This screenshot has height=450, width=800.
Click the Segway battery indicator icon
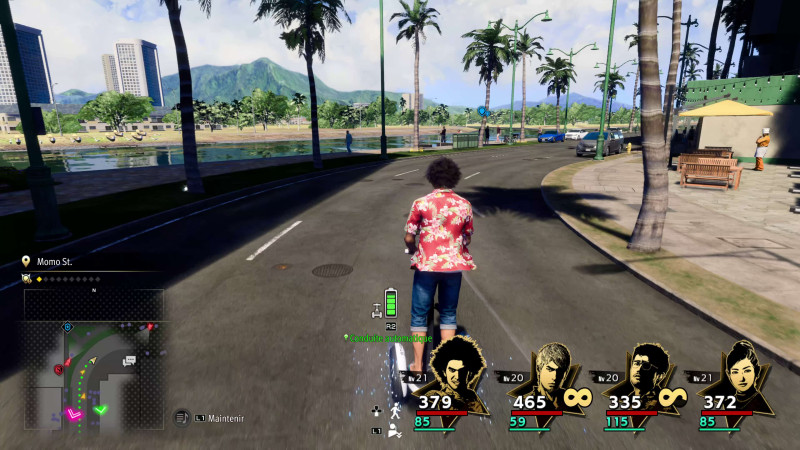point(391,303)
